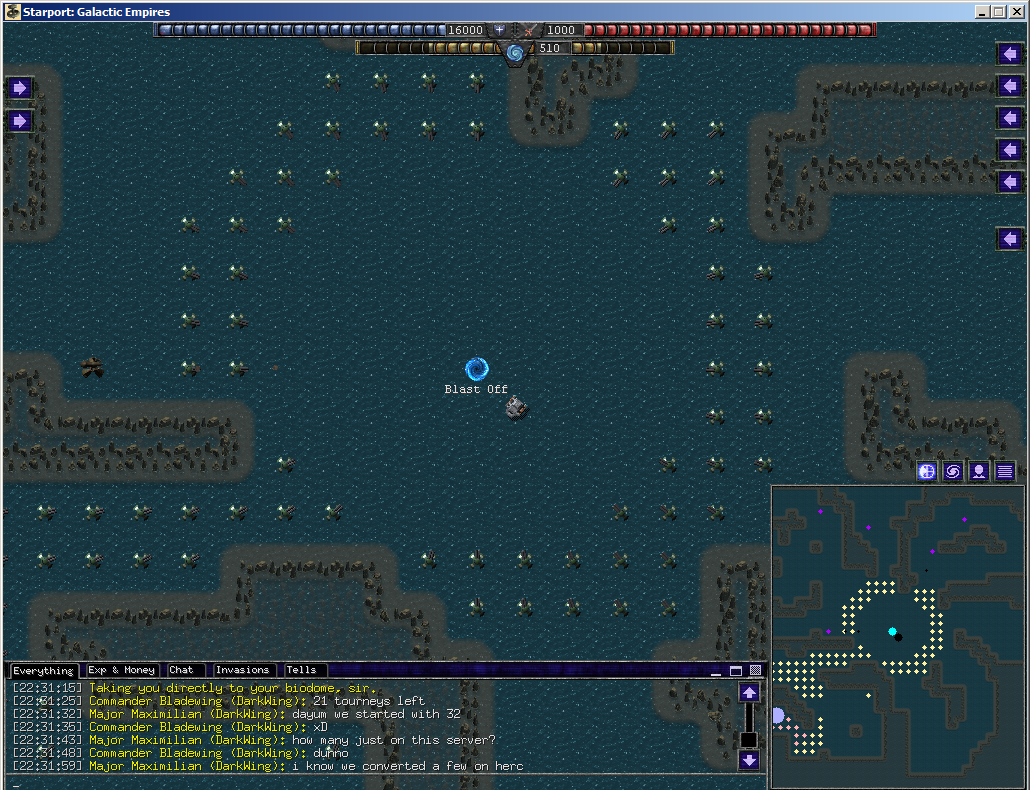
Task: Click the minimap
Action: click(x=898, y=635)
